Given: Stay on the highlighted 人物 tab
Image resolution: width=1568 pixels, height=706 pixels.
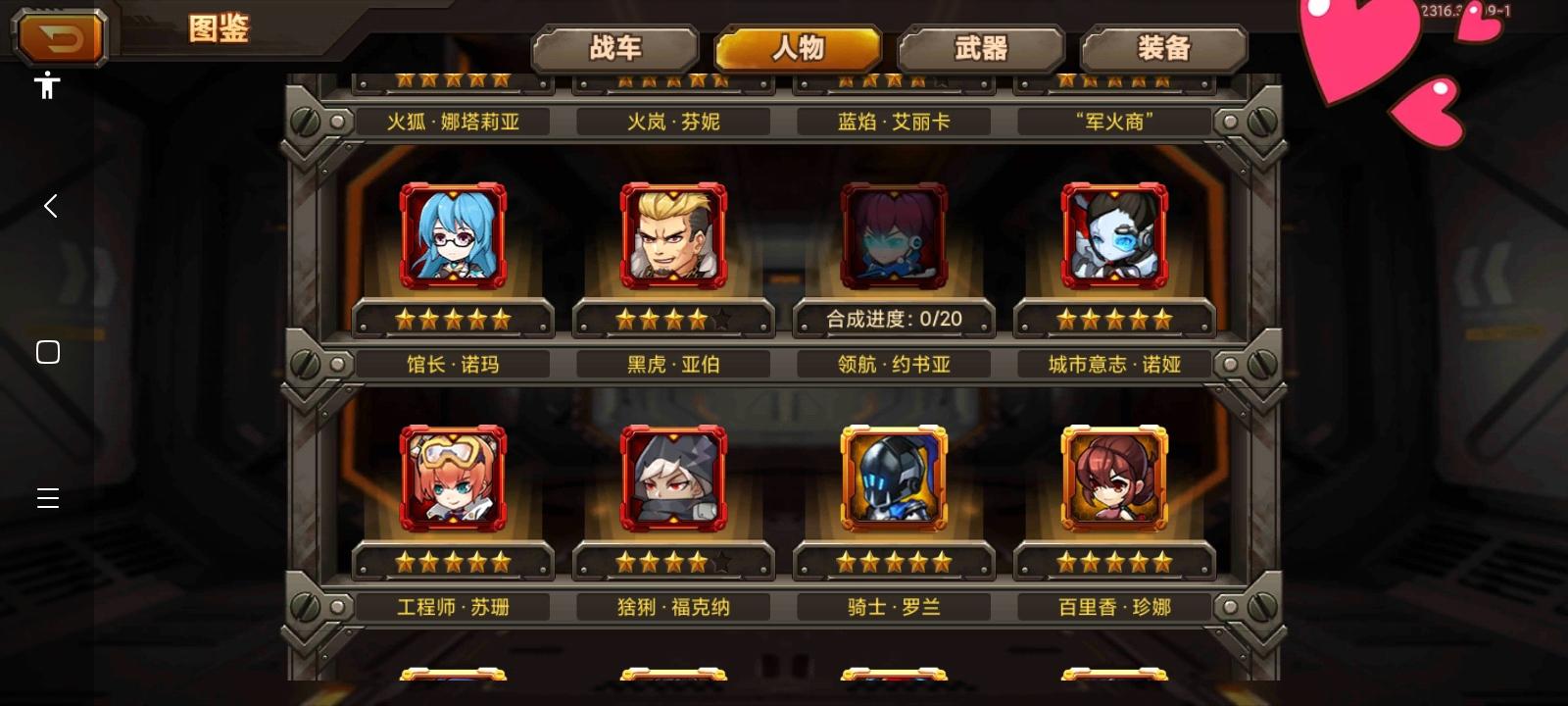Looking at the screenshot, I should pyautogui.click(x=798, y=46).
